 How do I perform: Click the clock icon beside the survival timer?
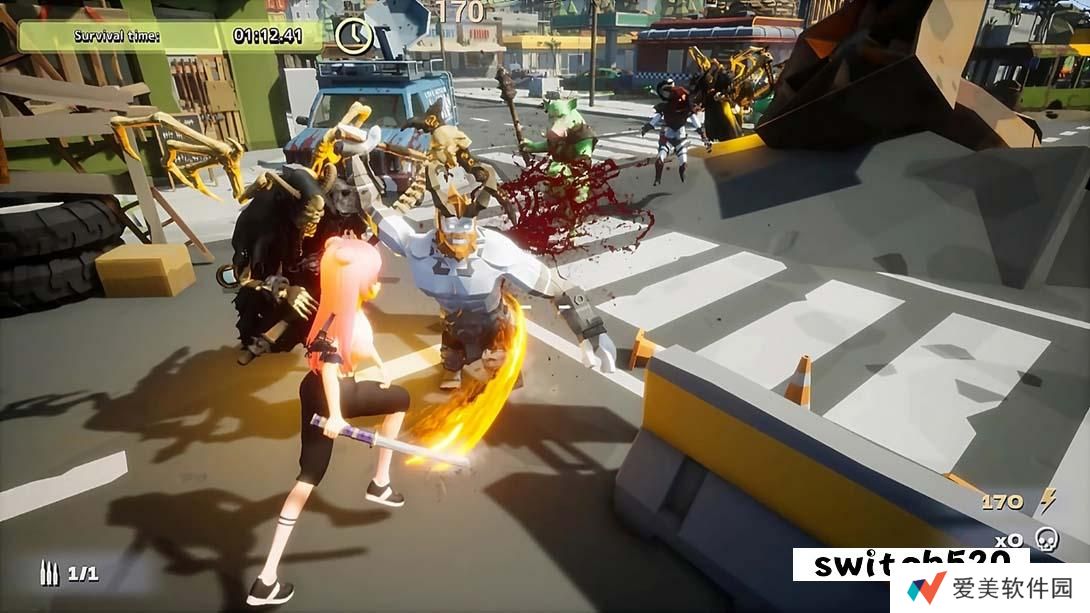[x=354, y=36]
